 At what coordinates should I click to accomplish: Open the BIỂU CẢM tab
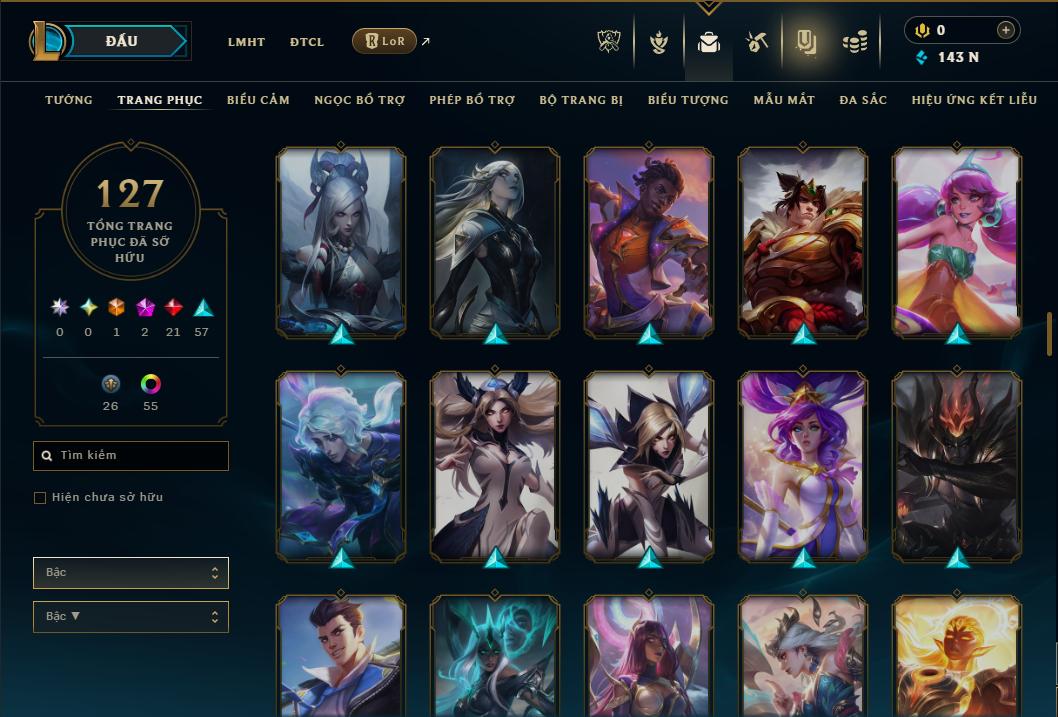[x=258, y=100]
